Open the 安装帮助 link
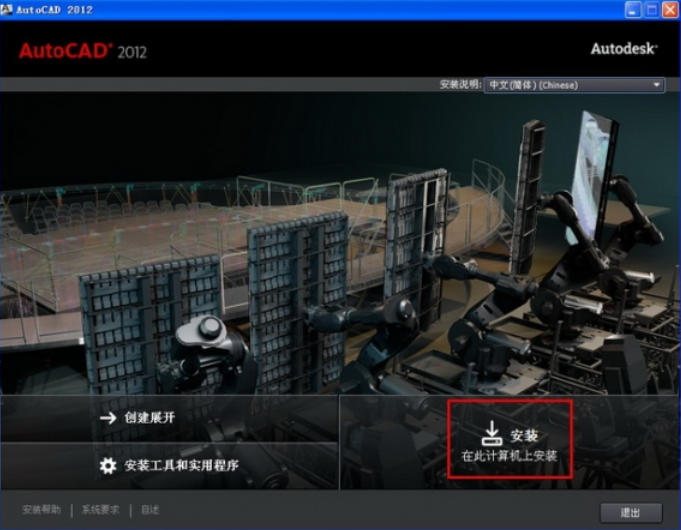 tap(42, 510)
